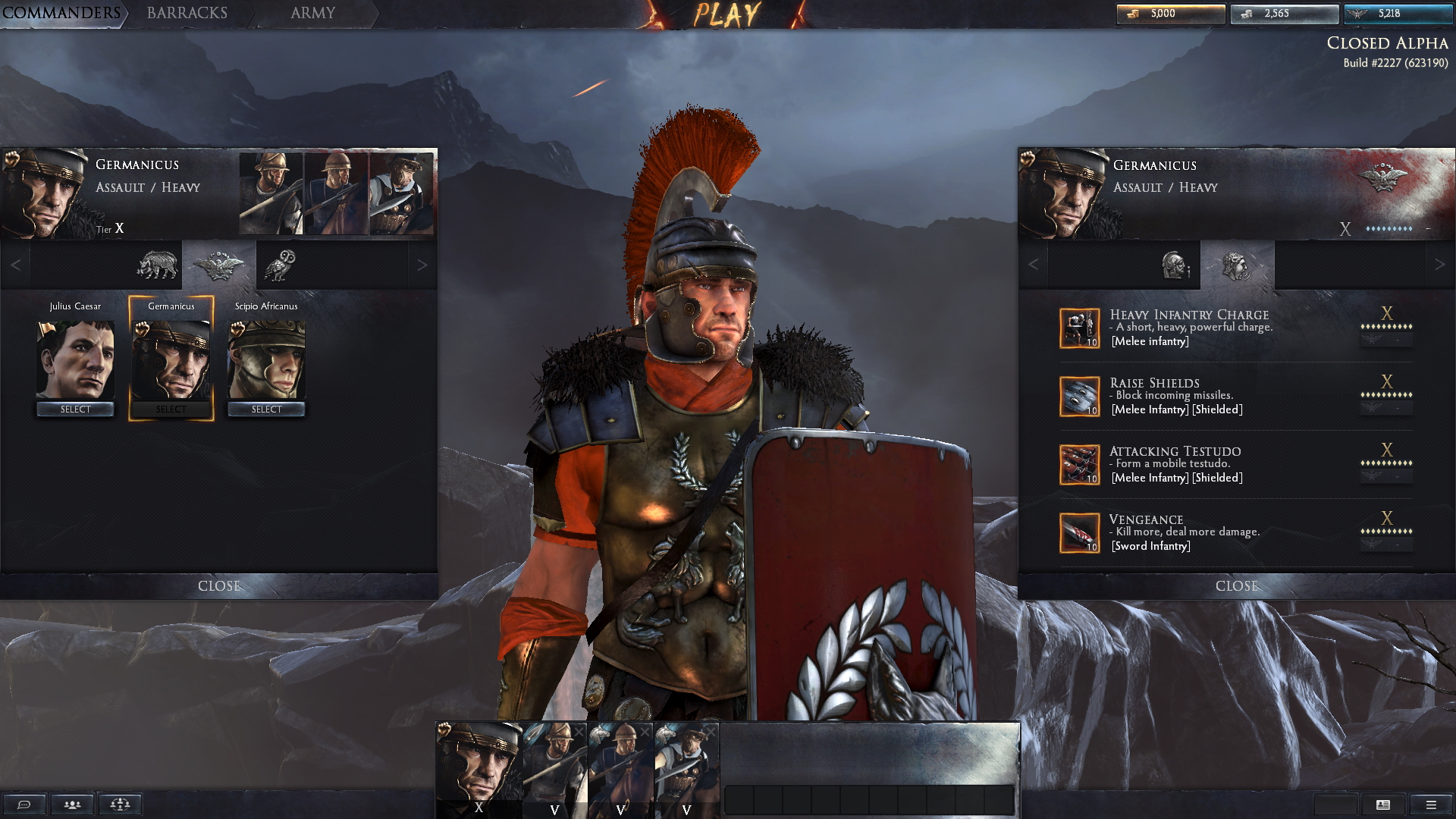
Task: Click the X on third unit card thumbnail
Action: click(x=645, y=731)
